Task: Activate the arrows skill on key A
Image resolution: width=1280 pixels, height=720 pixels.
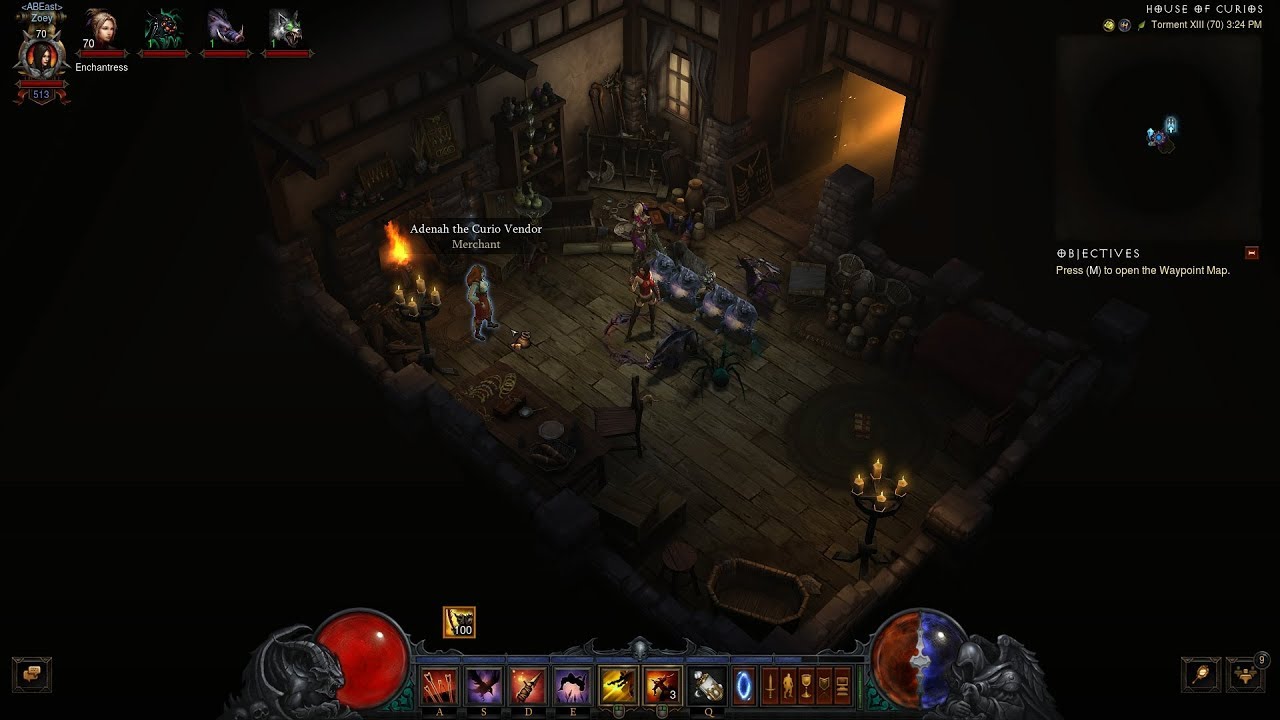Action: pyautogui.click(x=440, y=686)
